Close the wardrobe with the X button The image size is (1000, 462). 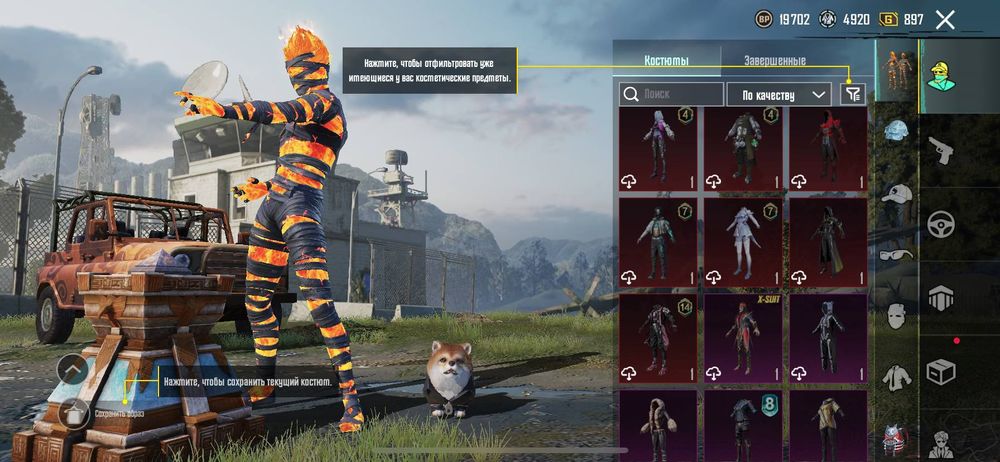(x=945, y=19)
